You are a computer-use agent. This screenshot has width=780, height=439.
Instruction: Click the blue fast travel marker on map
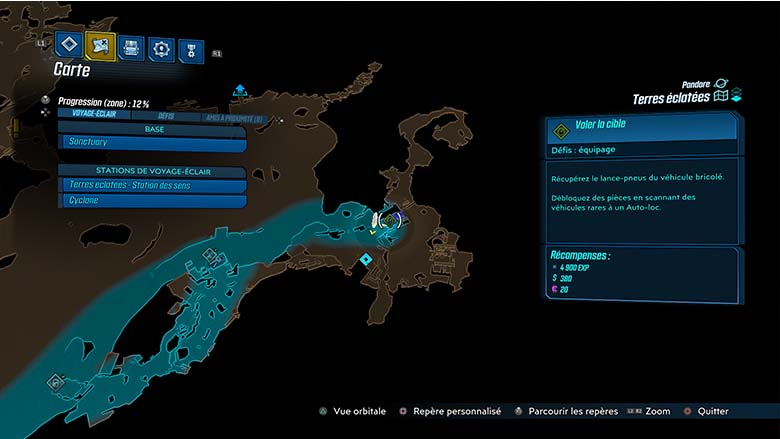[240, 91]
